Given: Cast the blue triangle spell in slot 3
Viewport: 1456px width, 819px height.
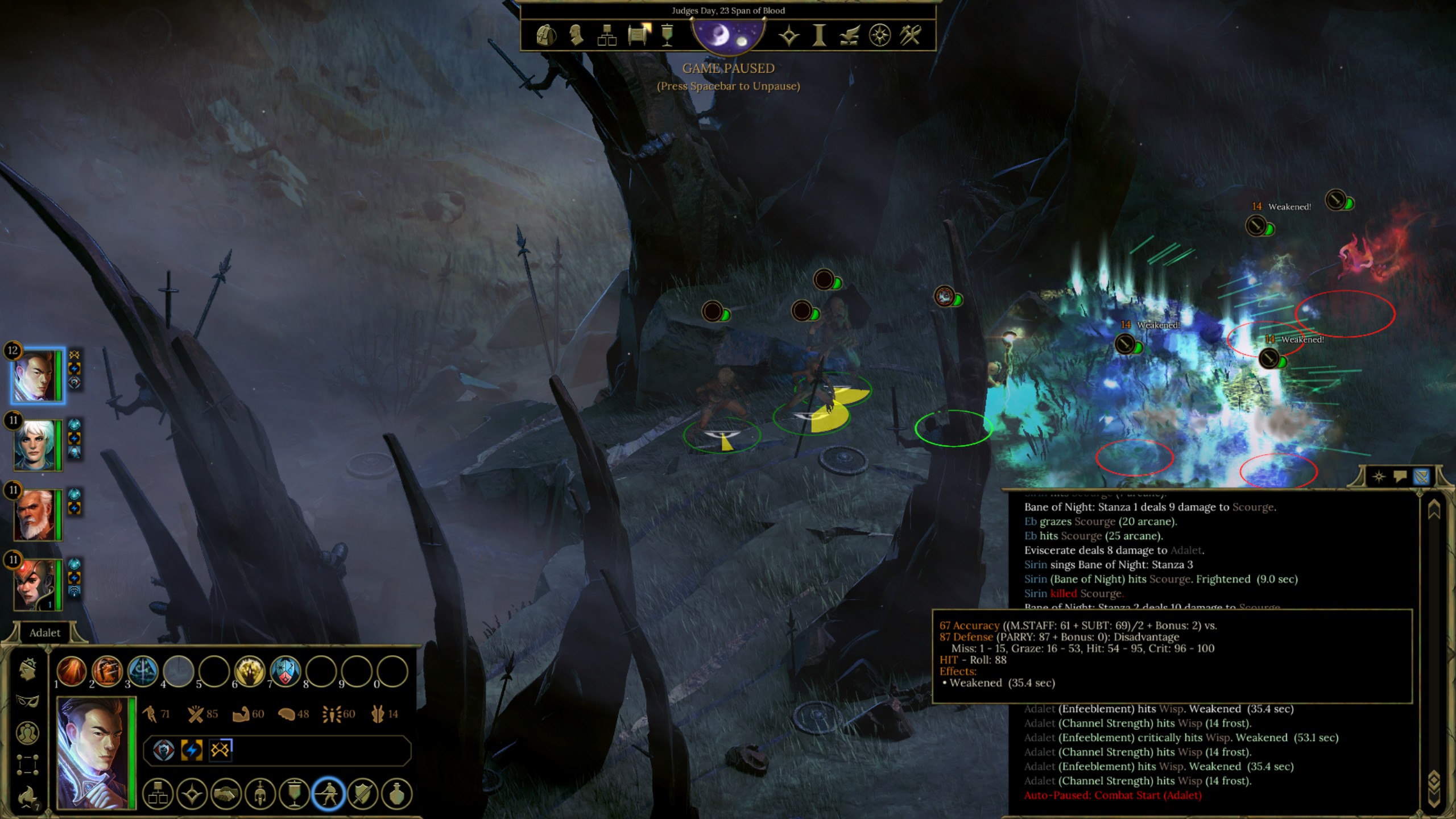Looking at the screenshot, I should 143,671.
